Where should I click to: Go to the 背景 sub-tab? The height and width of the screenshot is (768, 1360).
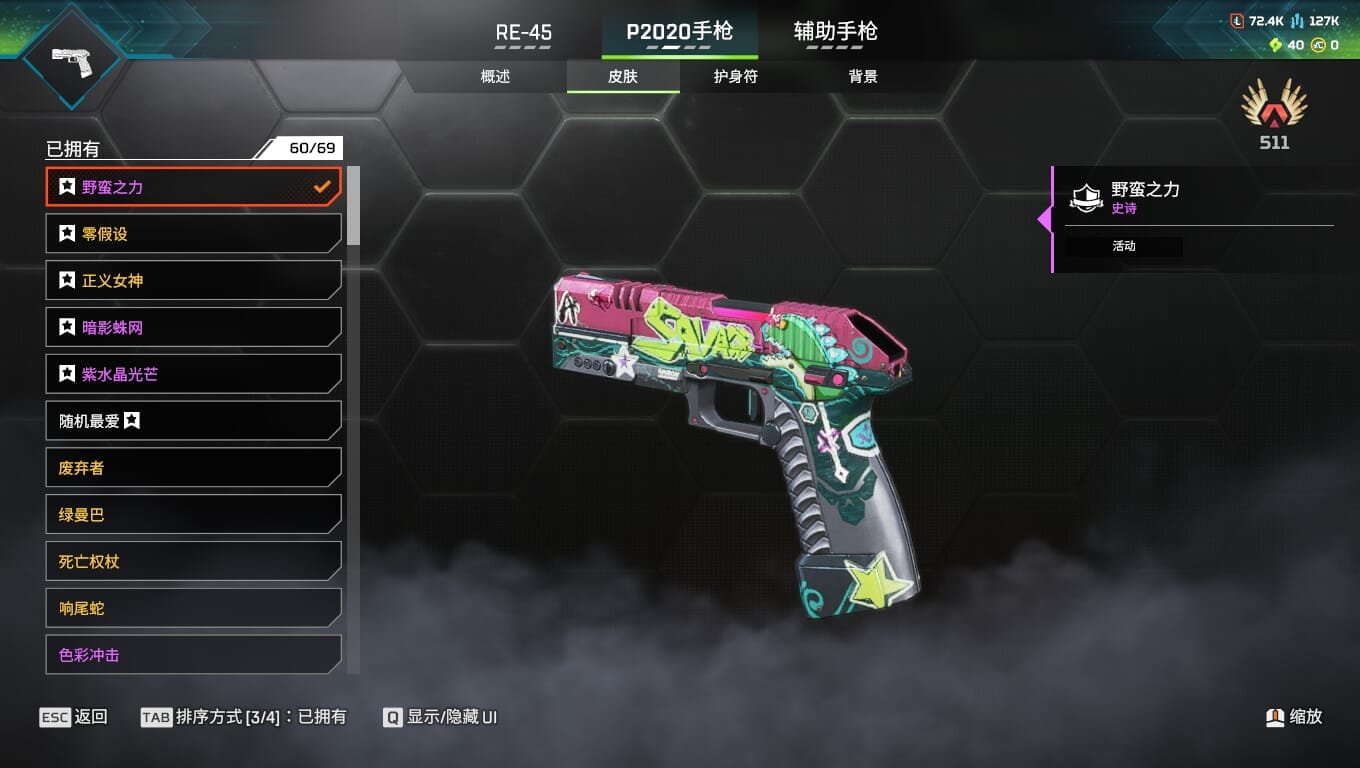click(862, 77)
